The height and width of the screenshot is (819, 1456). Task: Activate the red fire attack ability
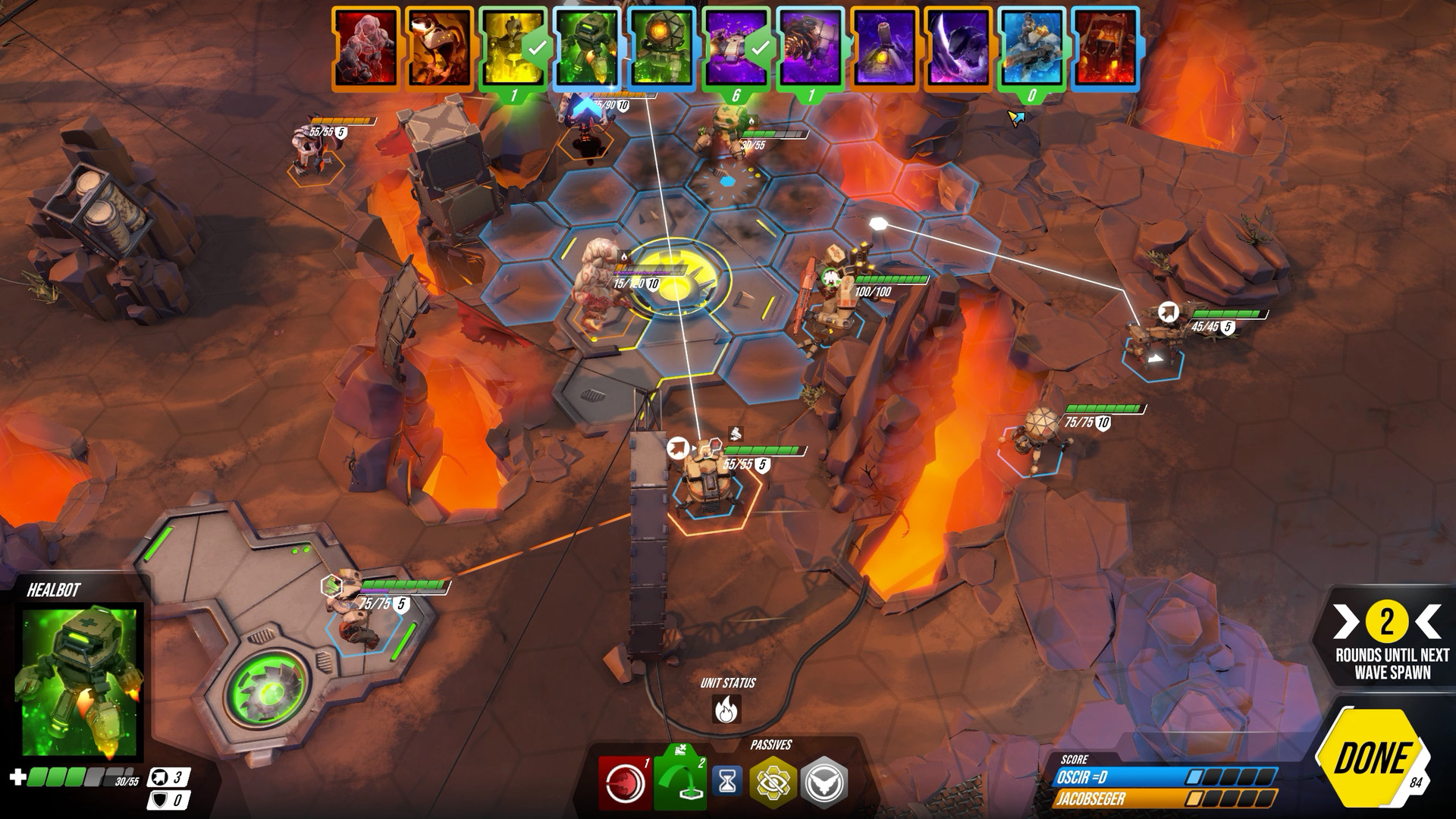[x=623, y=783]
